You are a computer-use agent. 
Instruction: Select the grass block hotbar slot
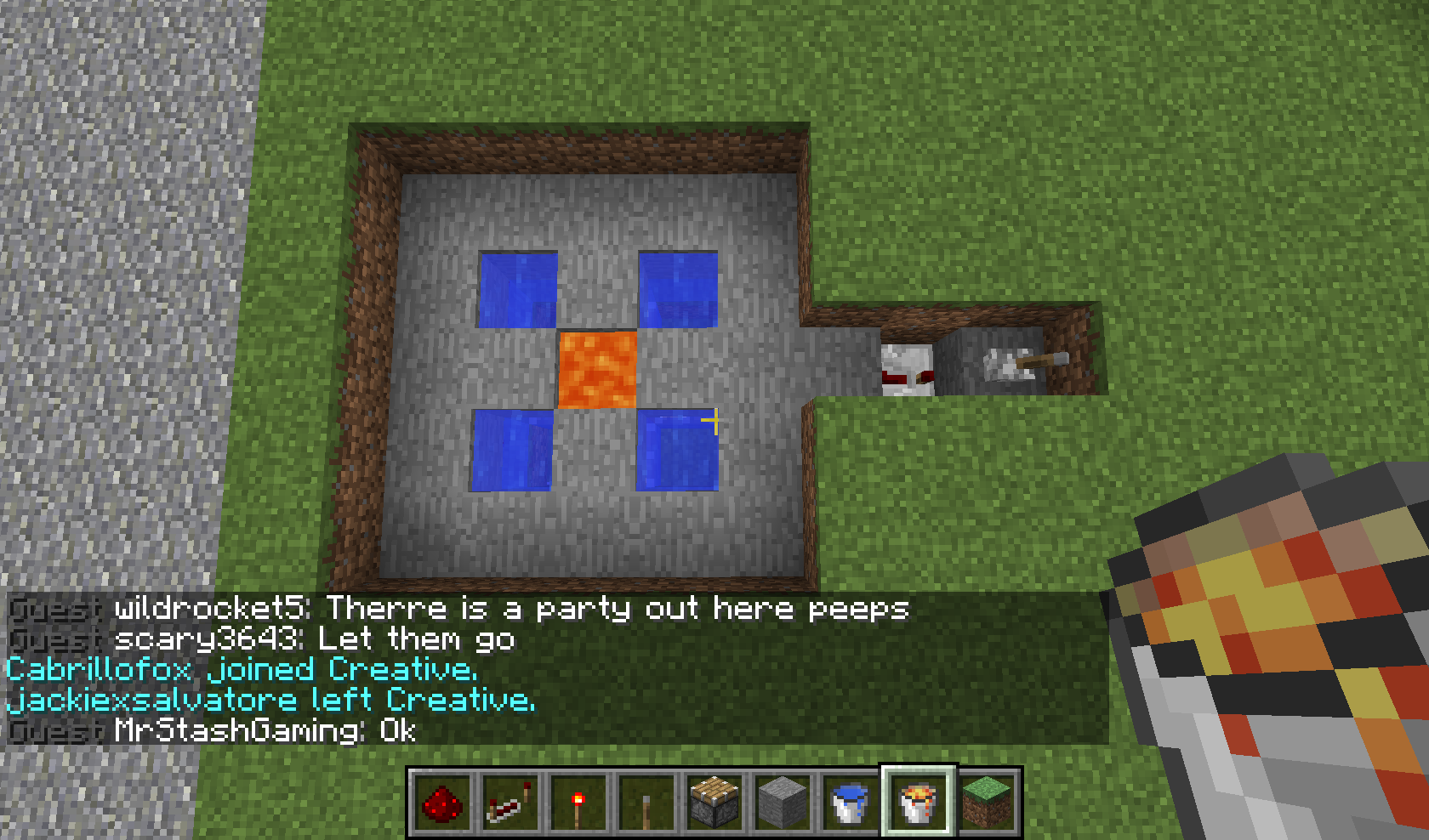click(x=987, y=802)
